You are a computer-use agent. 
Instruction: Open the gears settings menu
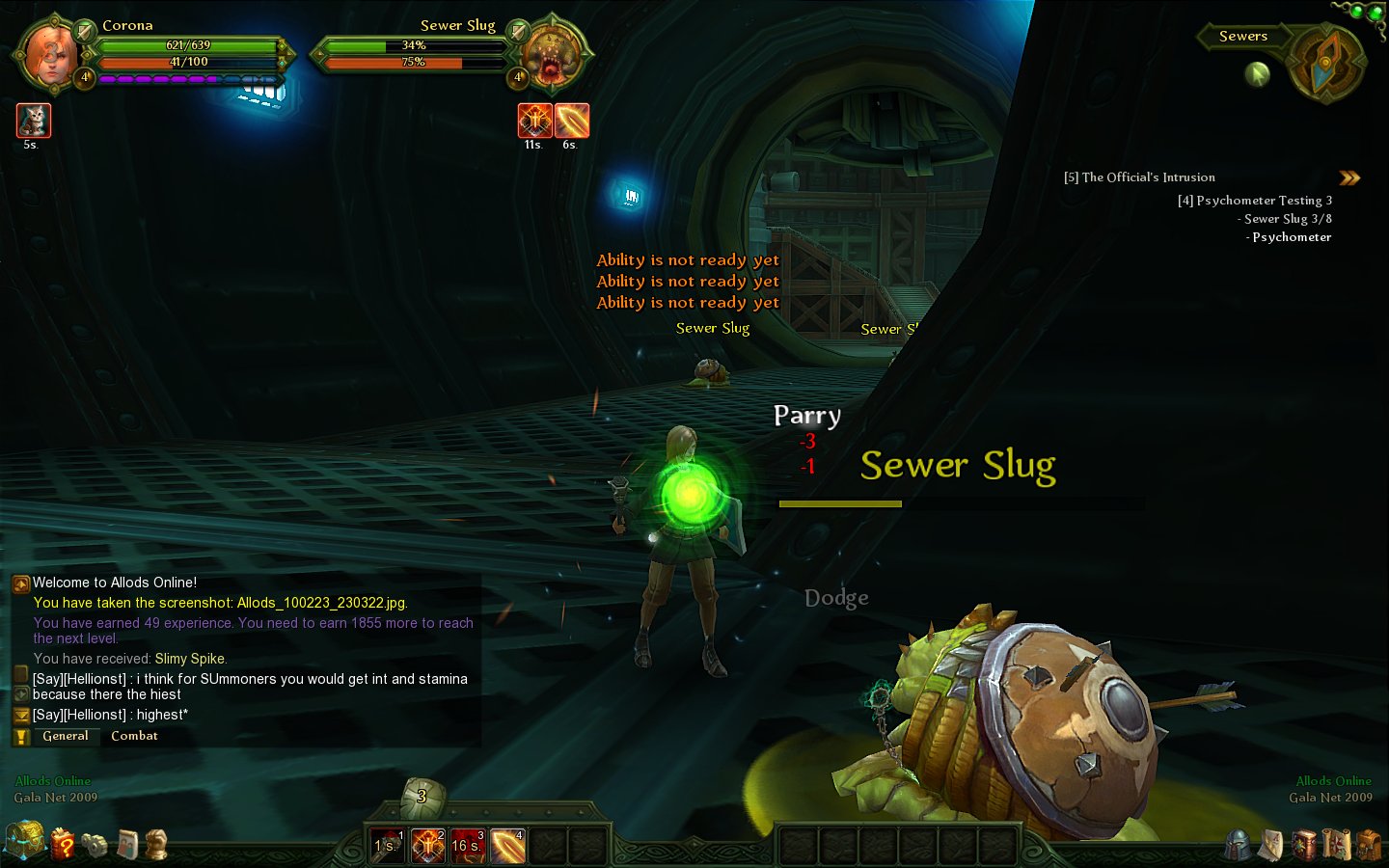95,845
